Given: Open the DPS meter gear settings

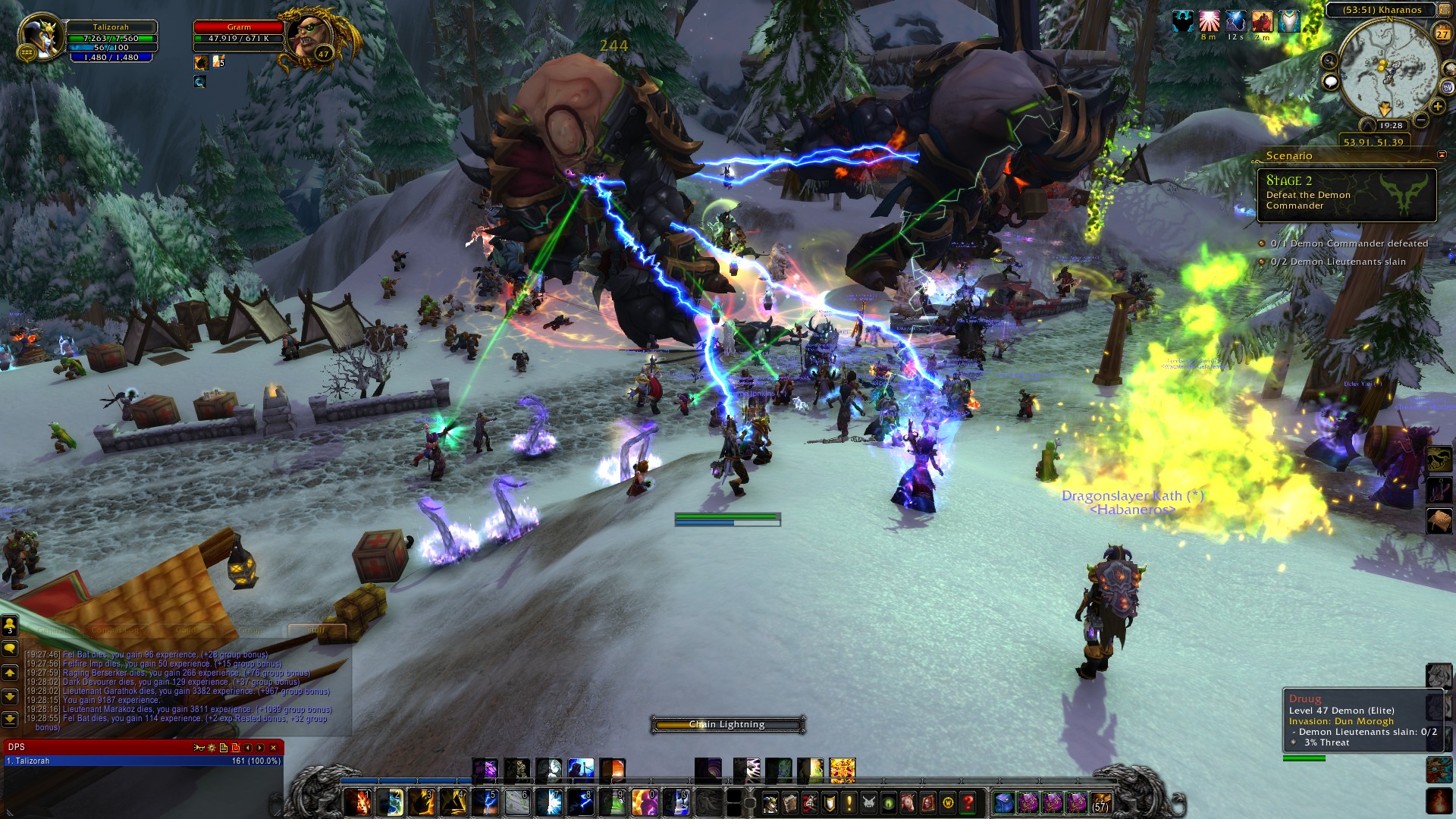Looking at the screenshot, I should coord(212,748).
